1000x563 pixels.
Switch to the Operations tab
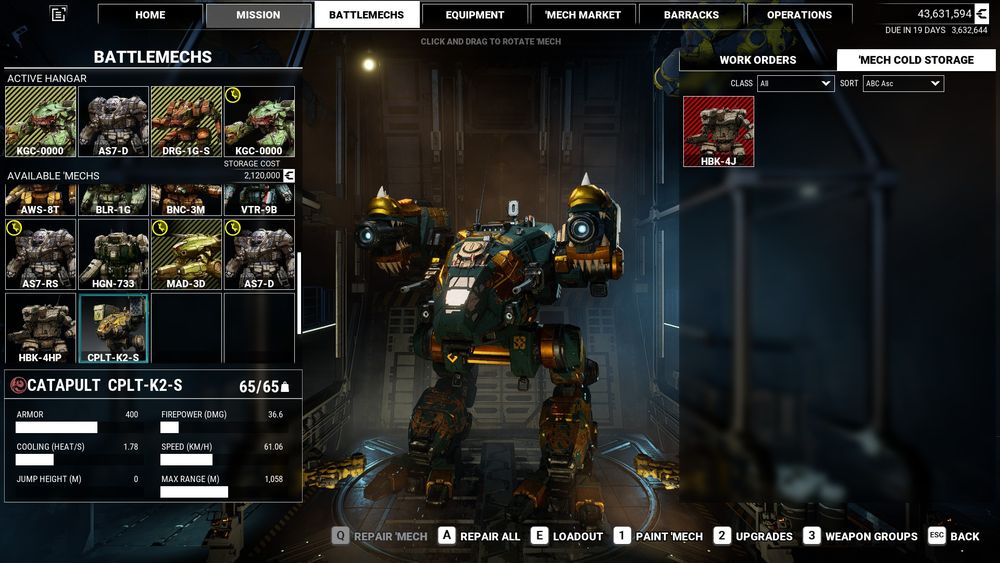(799, 15)
